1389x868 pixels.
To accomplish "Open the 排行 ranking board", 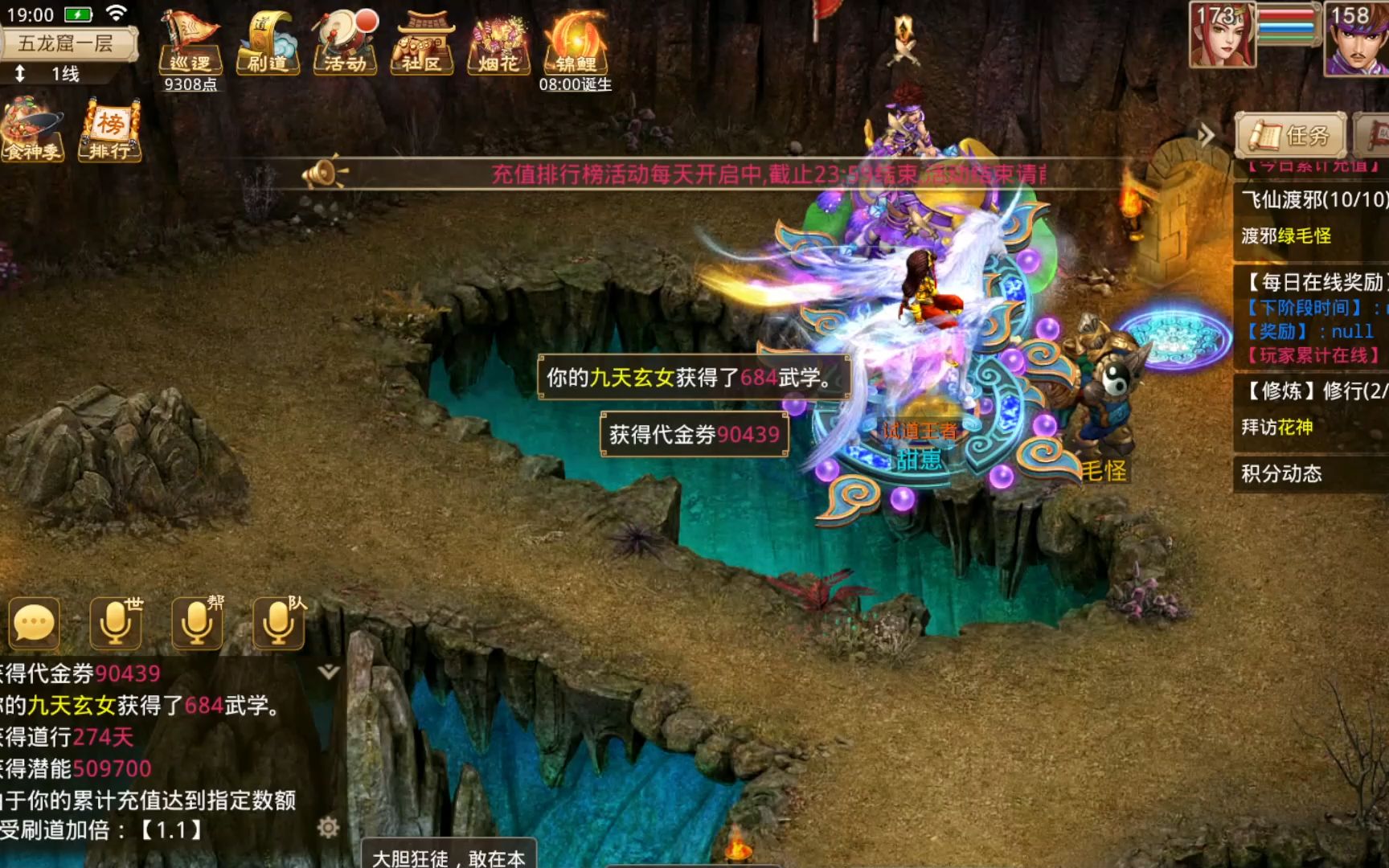I will click(x=110, y=130).
